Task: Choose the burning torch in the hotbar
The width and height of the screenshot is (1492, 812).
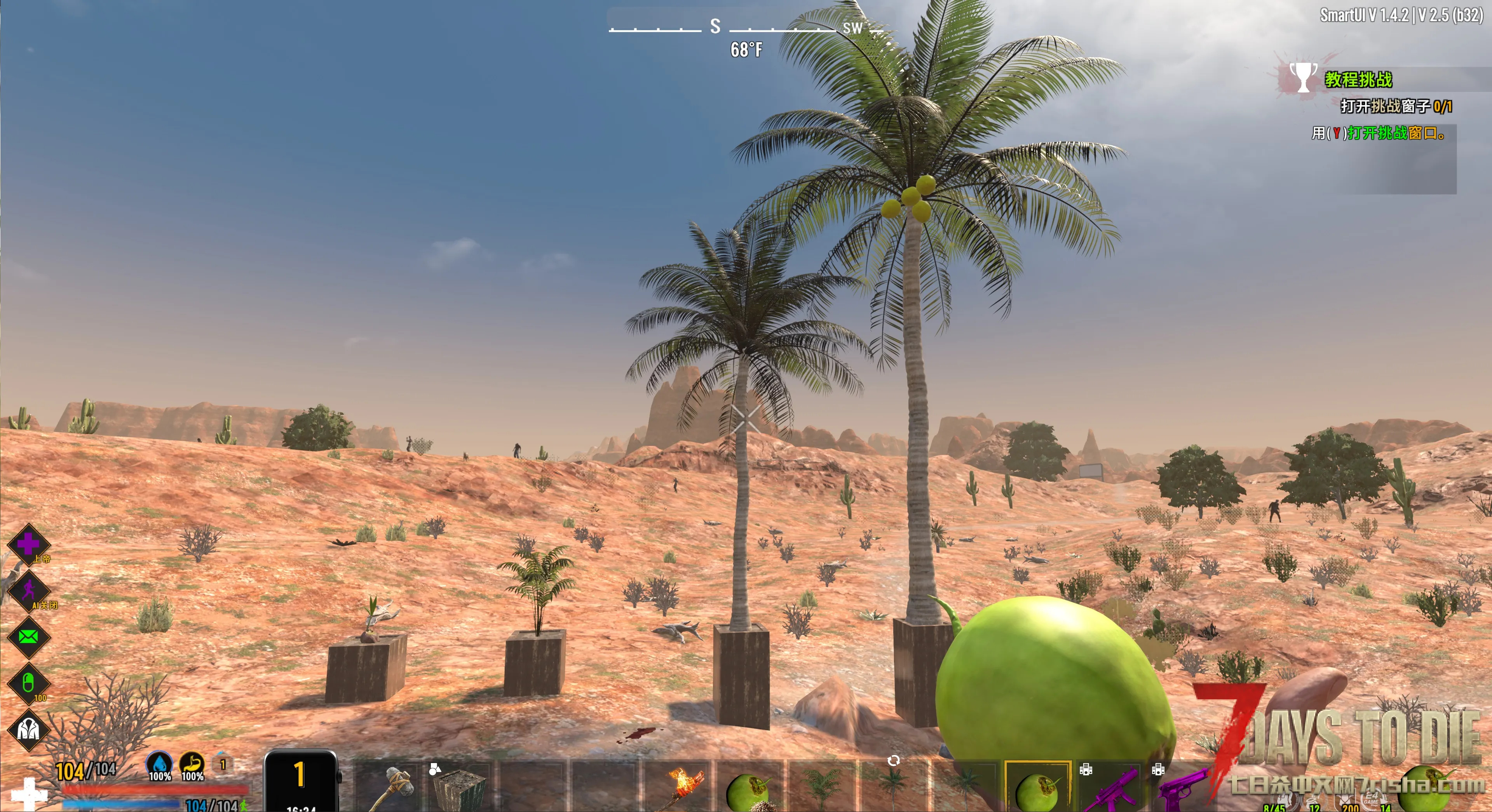Action: (680, 787)
